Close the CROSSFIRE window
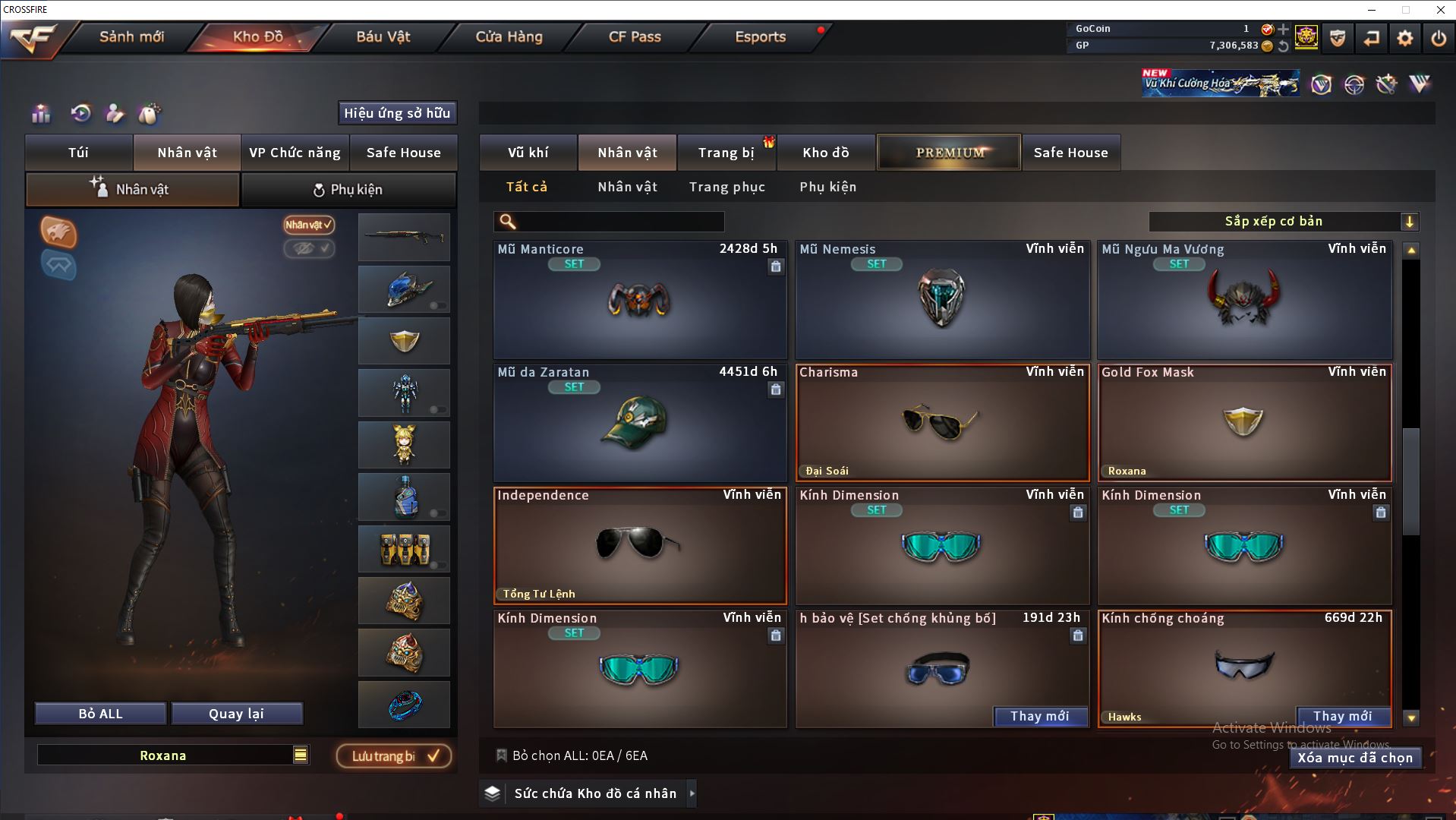This screenshot has width=1456, height=820. [1440, 10]
